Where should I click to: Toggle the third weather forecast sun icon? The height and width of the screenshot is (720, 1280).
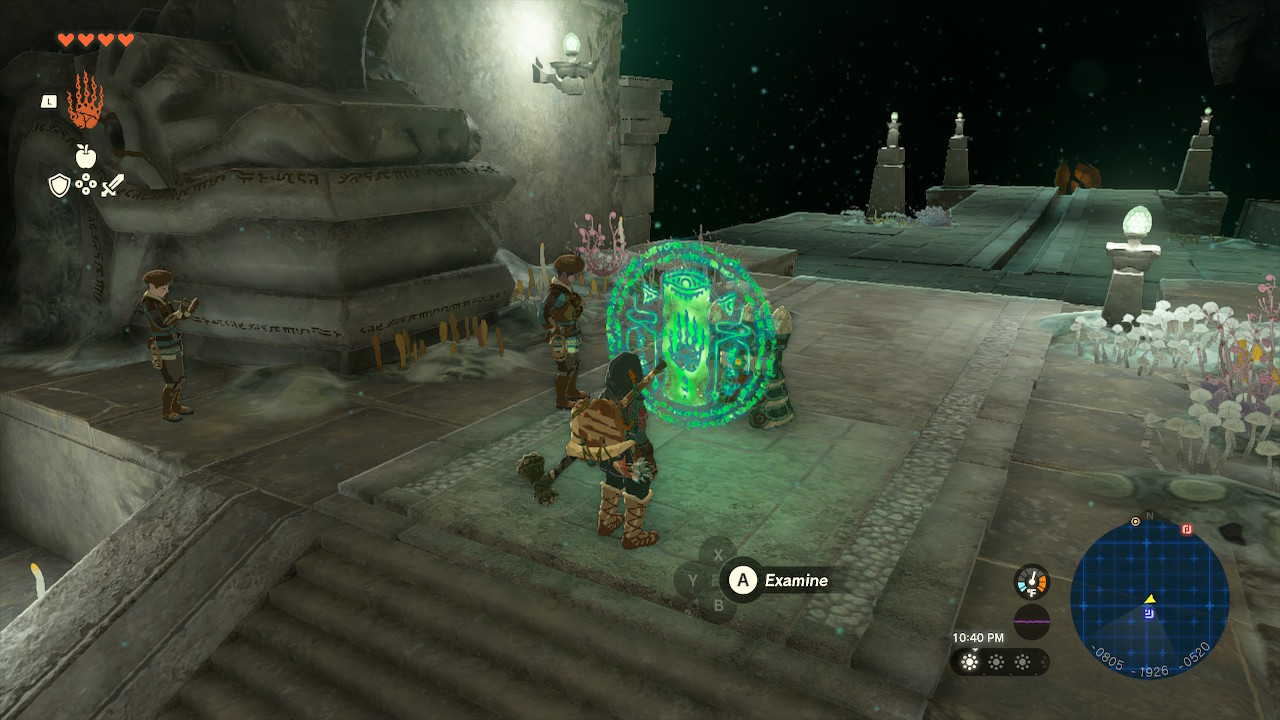click(1022, 662)
